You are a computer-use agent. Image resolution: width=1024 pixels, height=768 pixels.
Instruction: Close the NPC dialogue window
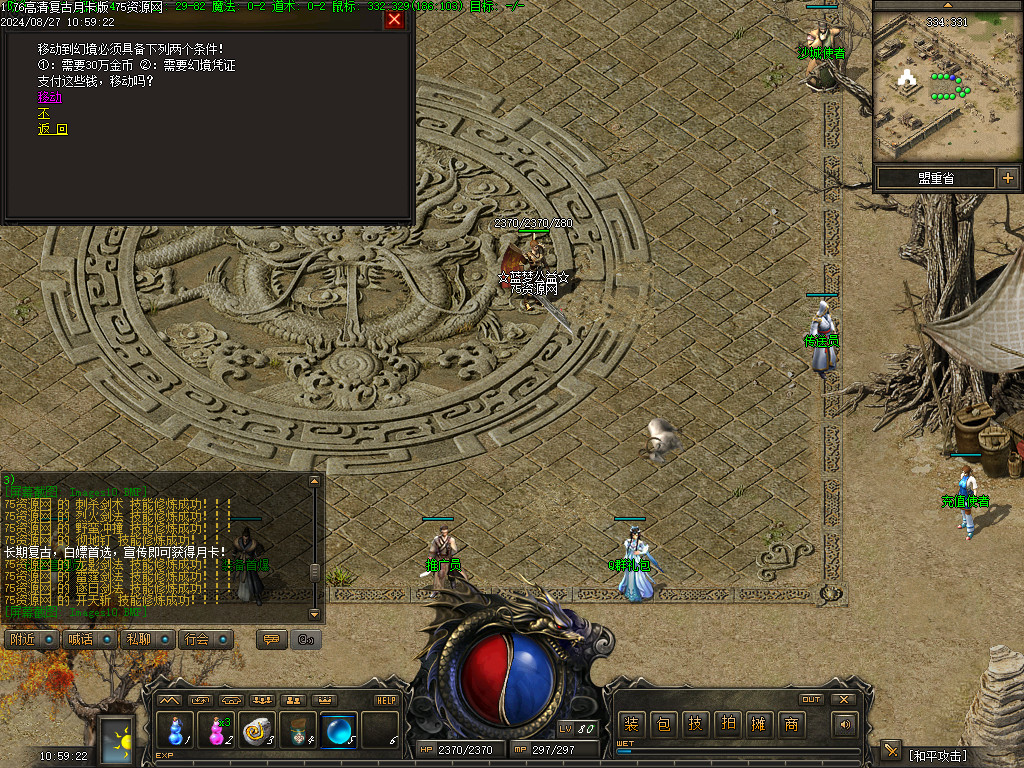point(394,20)
